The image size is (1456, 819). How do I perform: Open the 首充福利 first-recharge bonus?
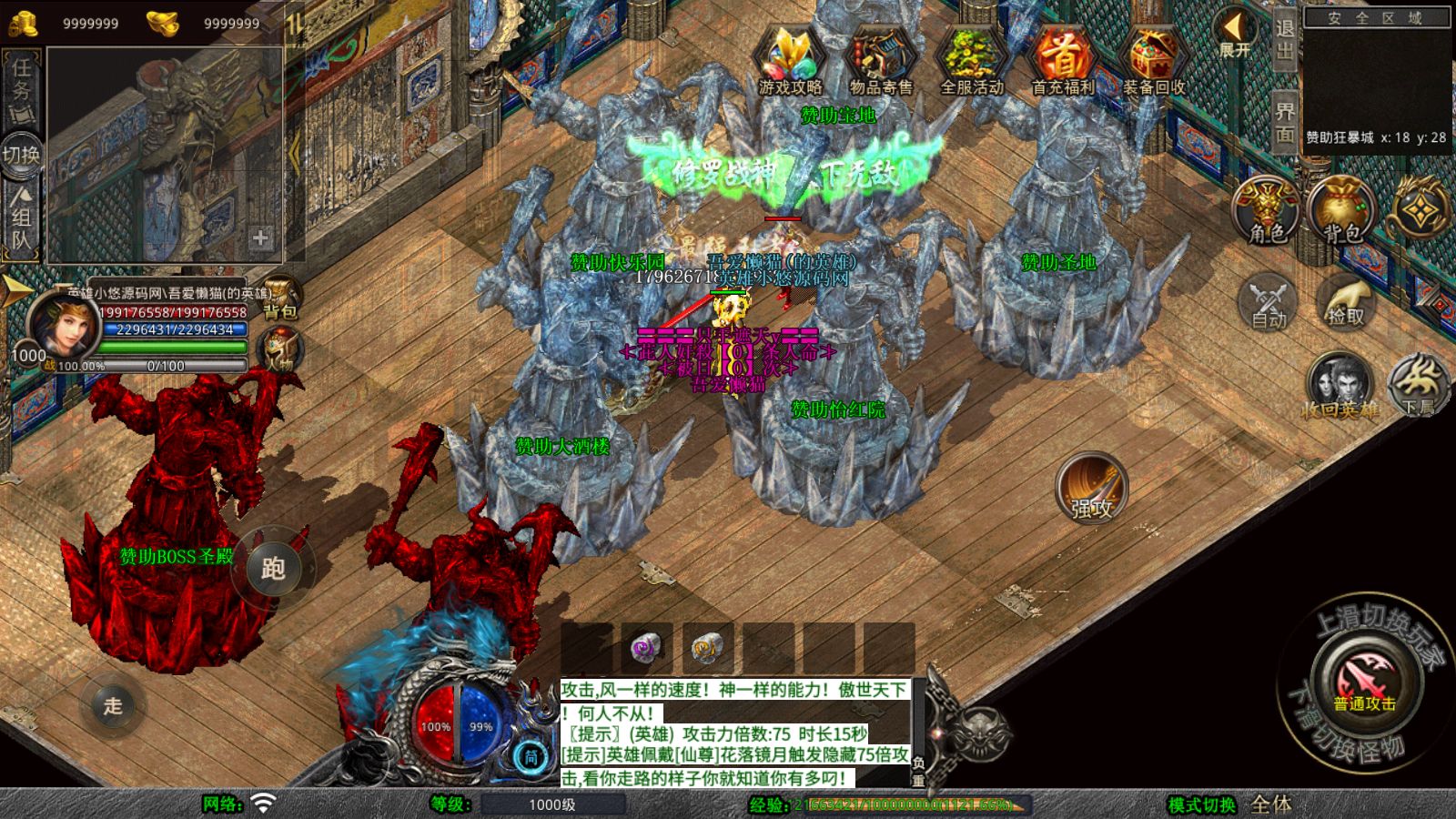(x=1063, y=61)
